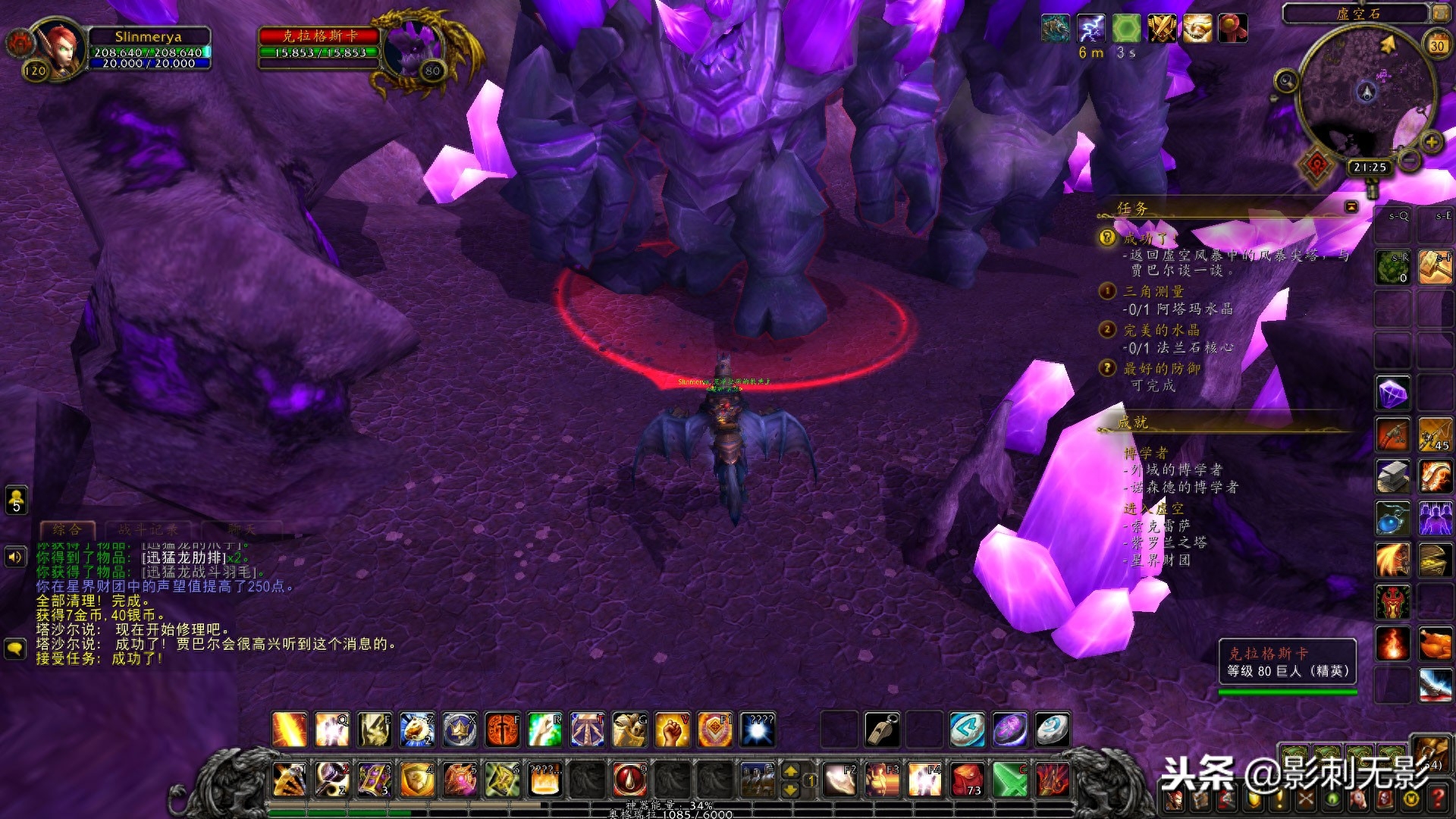
Task: Use the anvil icon on side bar
Action: (x=1393, y=477)
